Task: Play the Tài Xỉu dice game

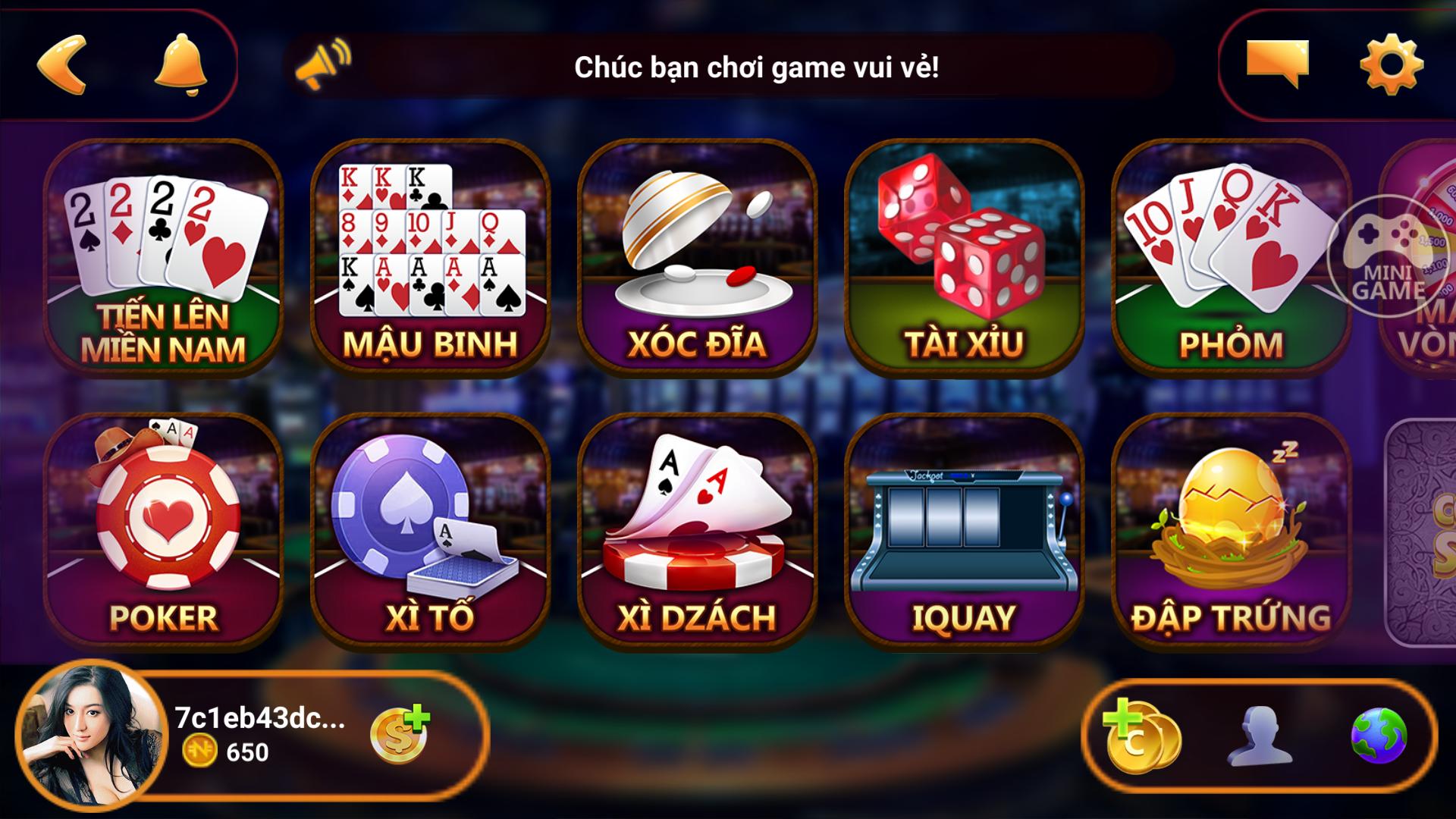Action: coord(965,258)
